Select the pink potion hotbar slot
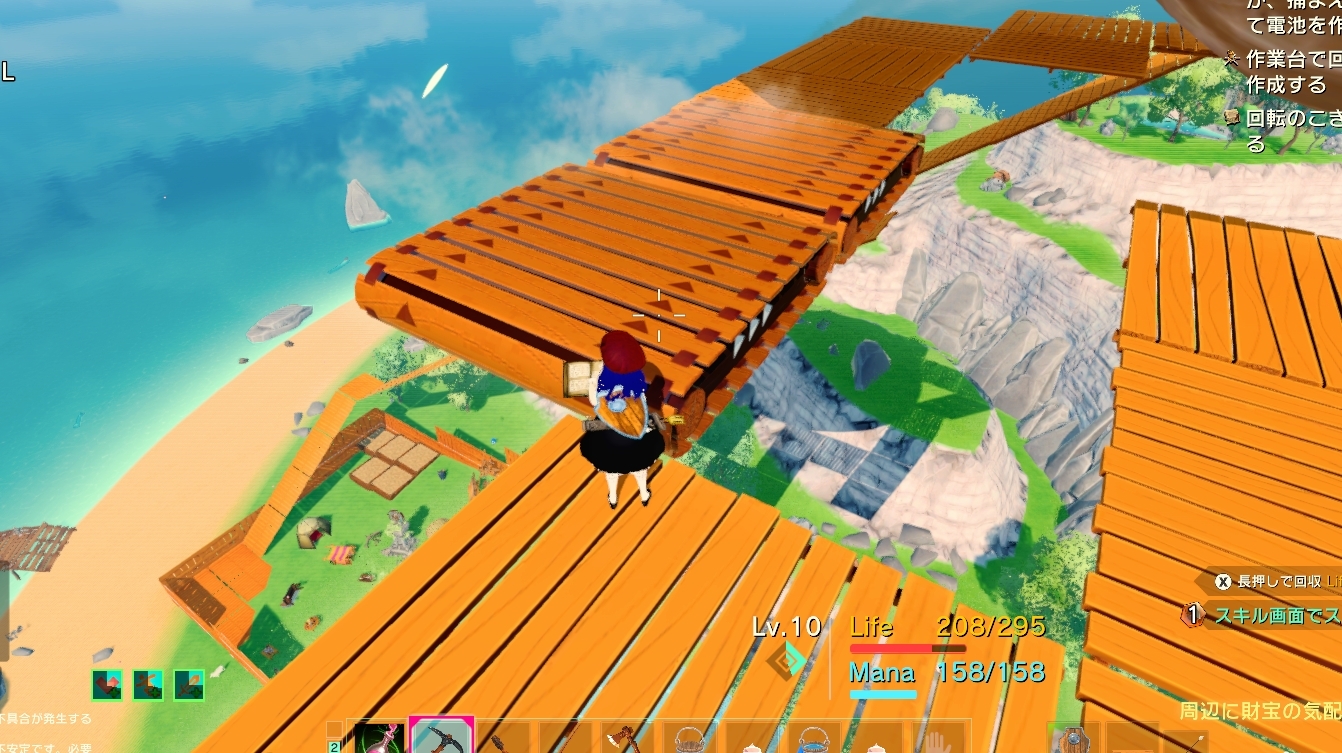The image size is (1342, 753). pos(378,738)
